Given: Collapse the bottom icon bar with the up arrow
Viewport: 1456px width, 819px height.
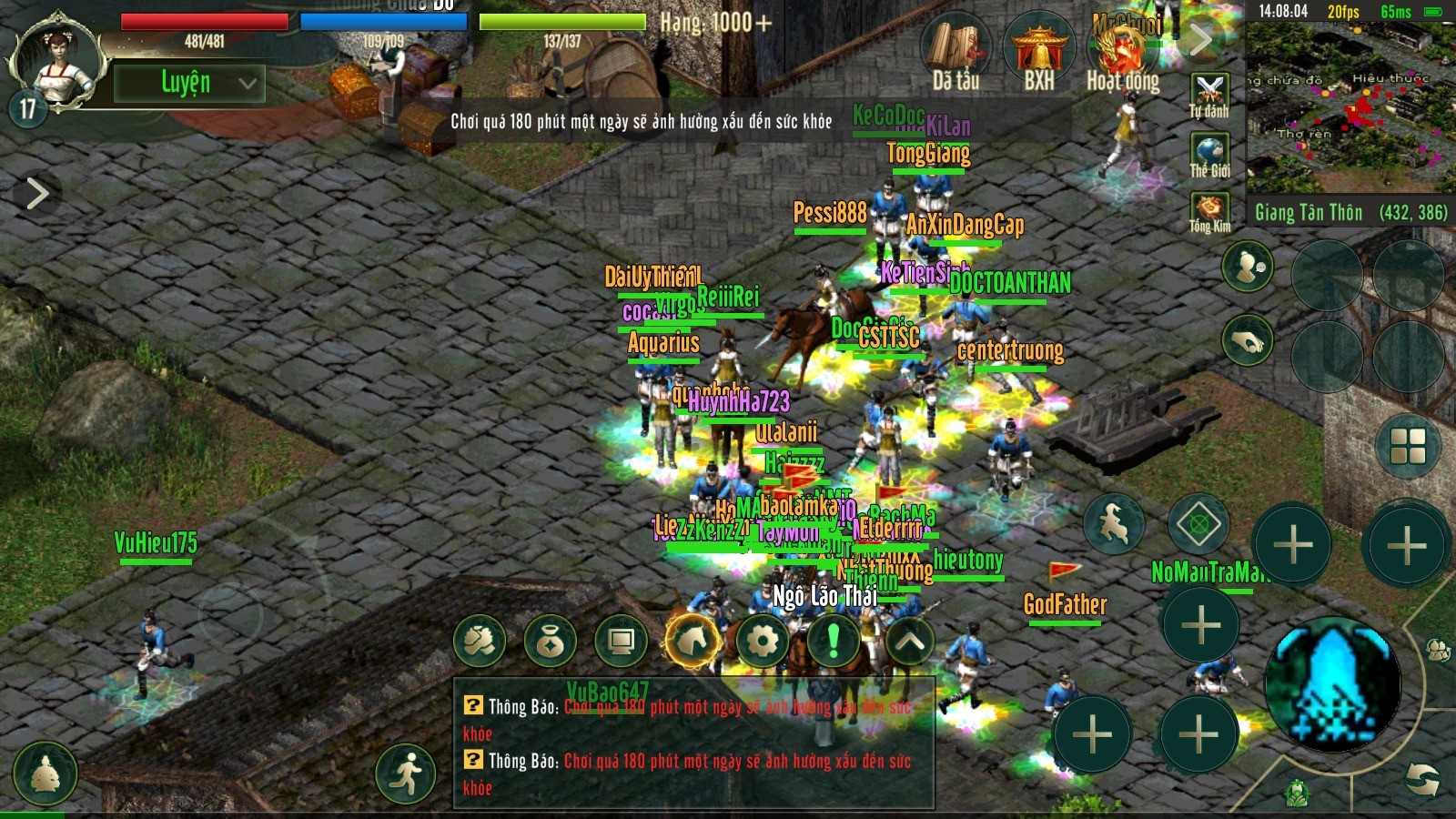Looking at the screenshot, I should click(909, 641).
